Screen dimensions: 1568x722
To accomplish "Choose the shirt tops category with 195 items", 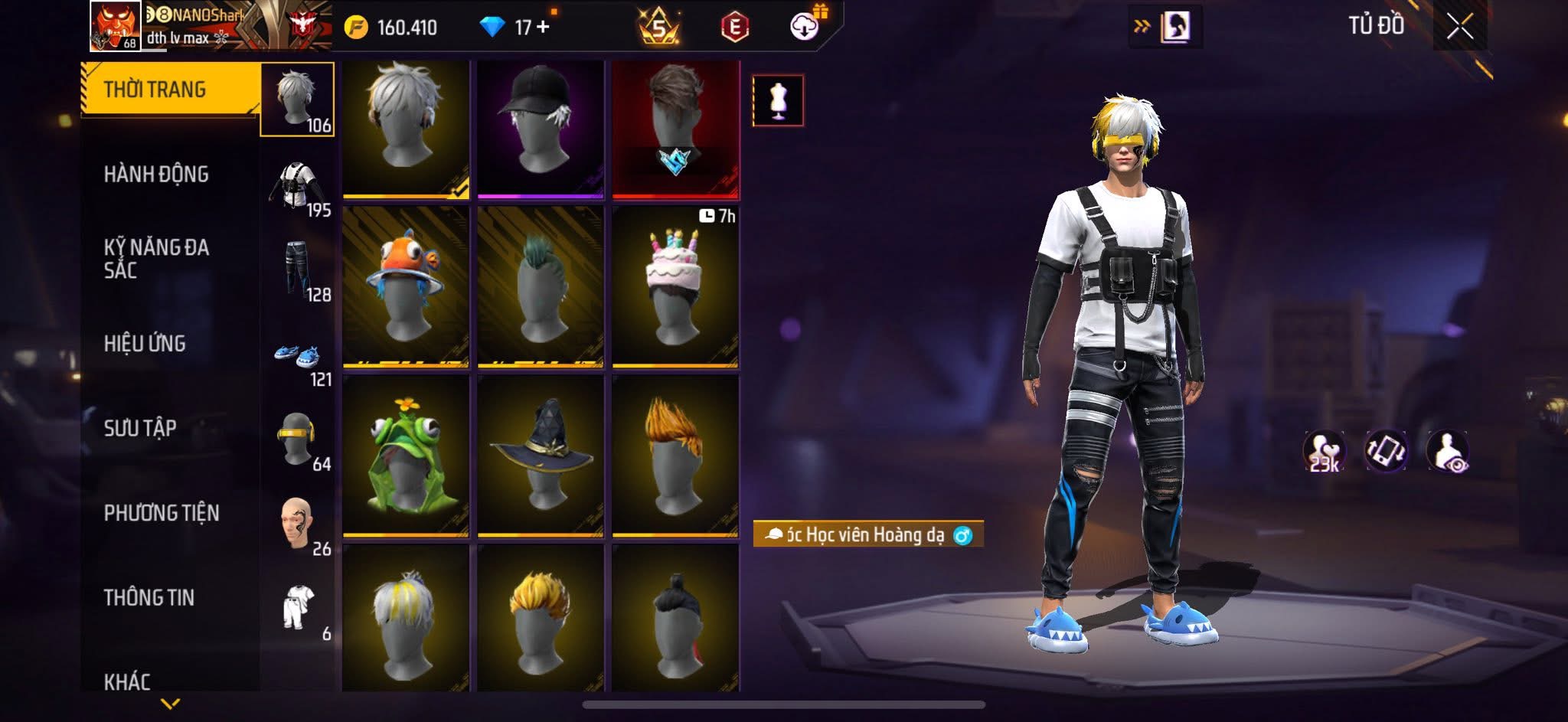I will (298, 188).
